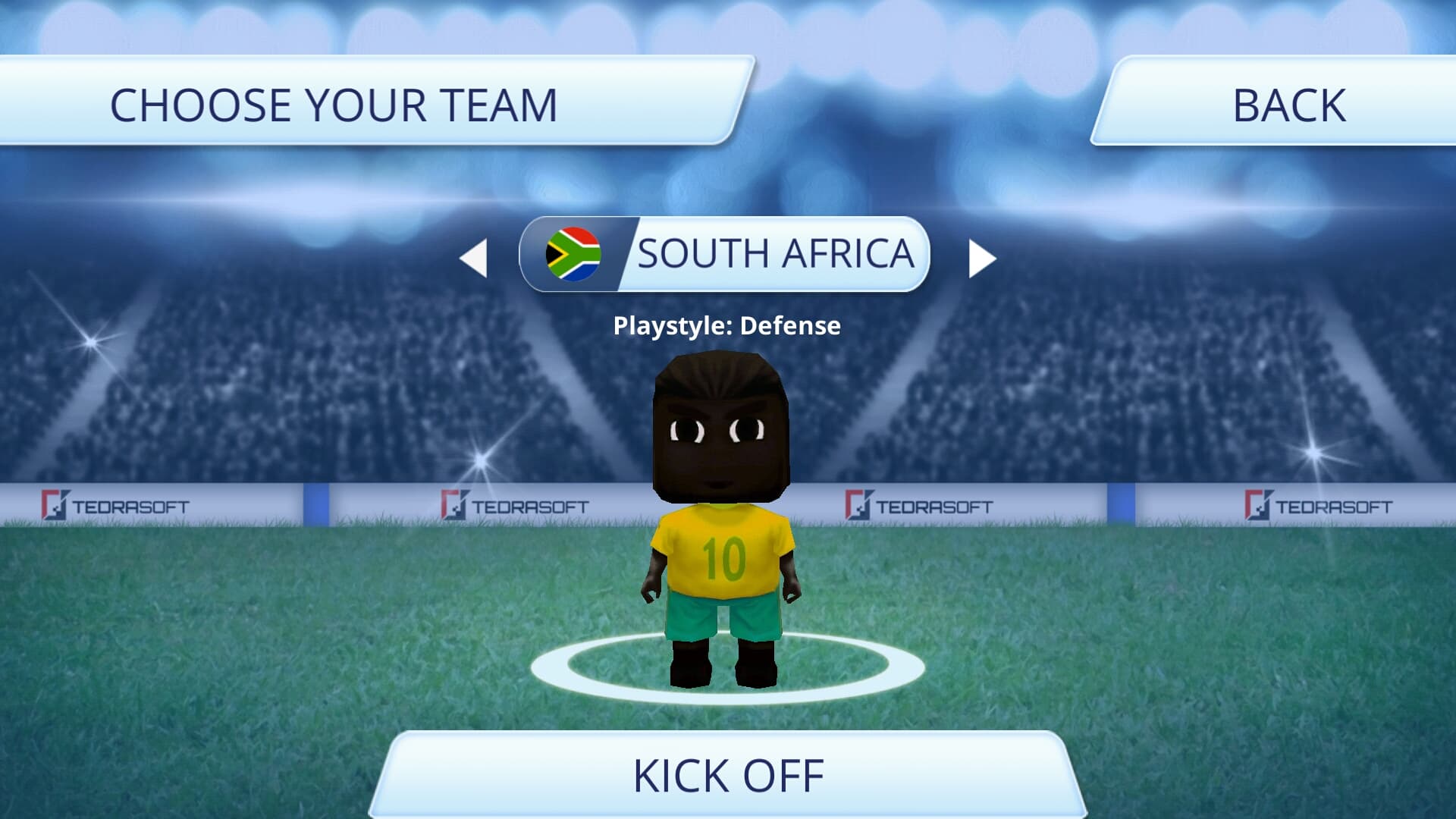This screenshot has width=1456, height=819.
Task: Cycle to the previous team with the left arrow
Action: pos(472,259)
